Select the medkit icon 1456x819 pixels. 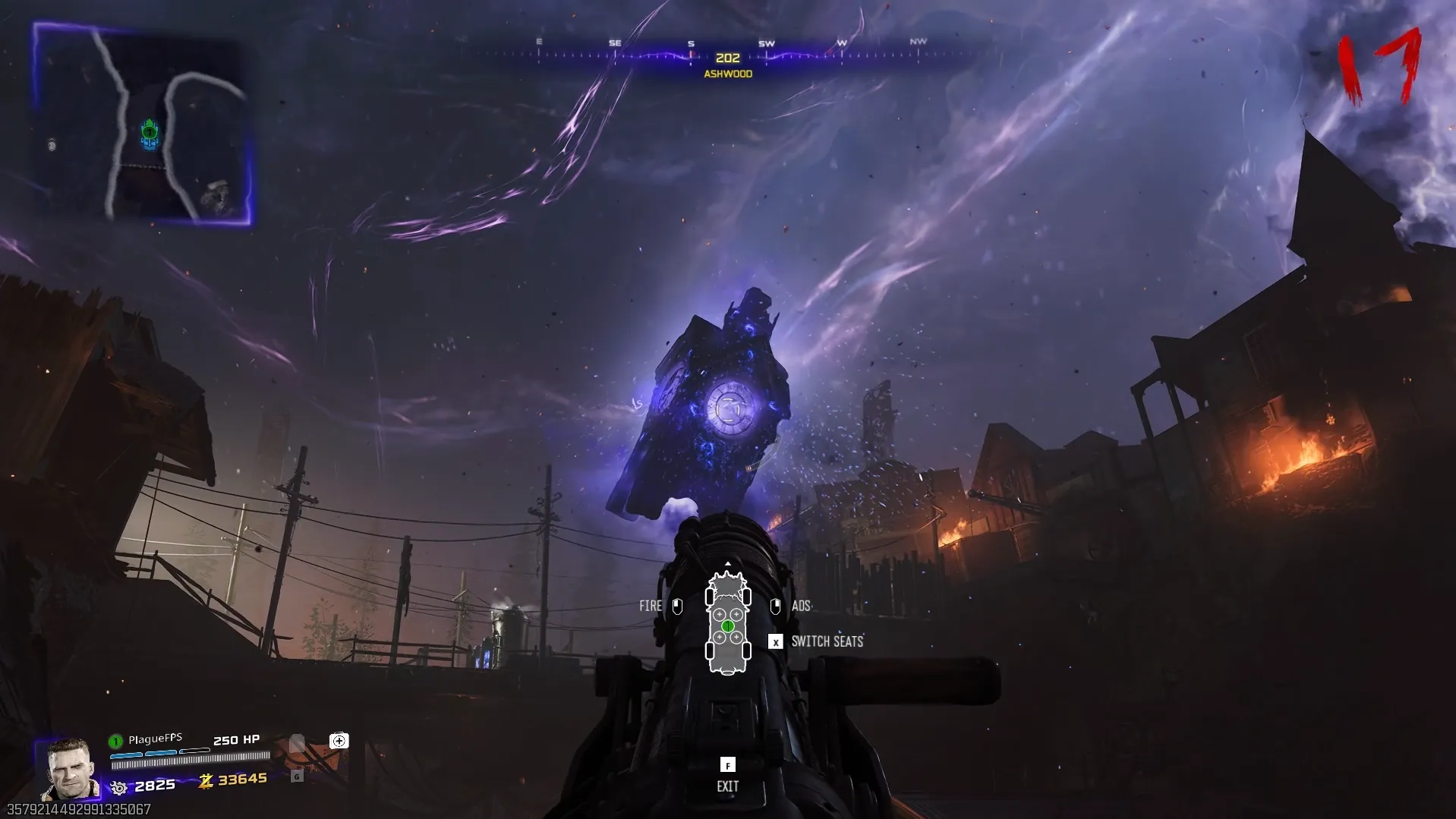339,741
